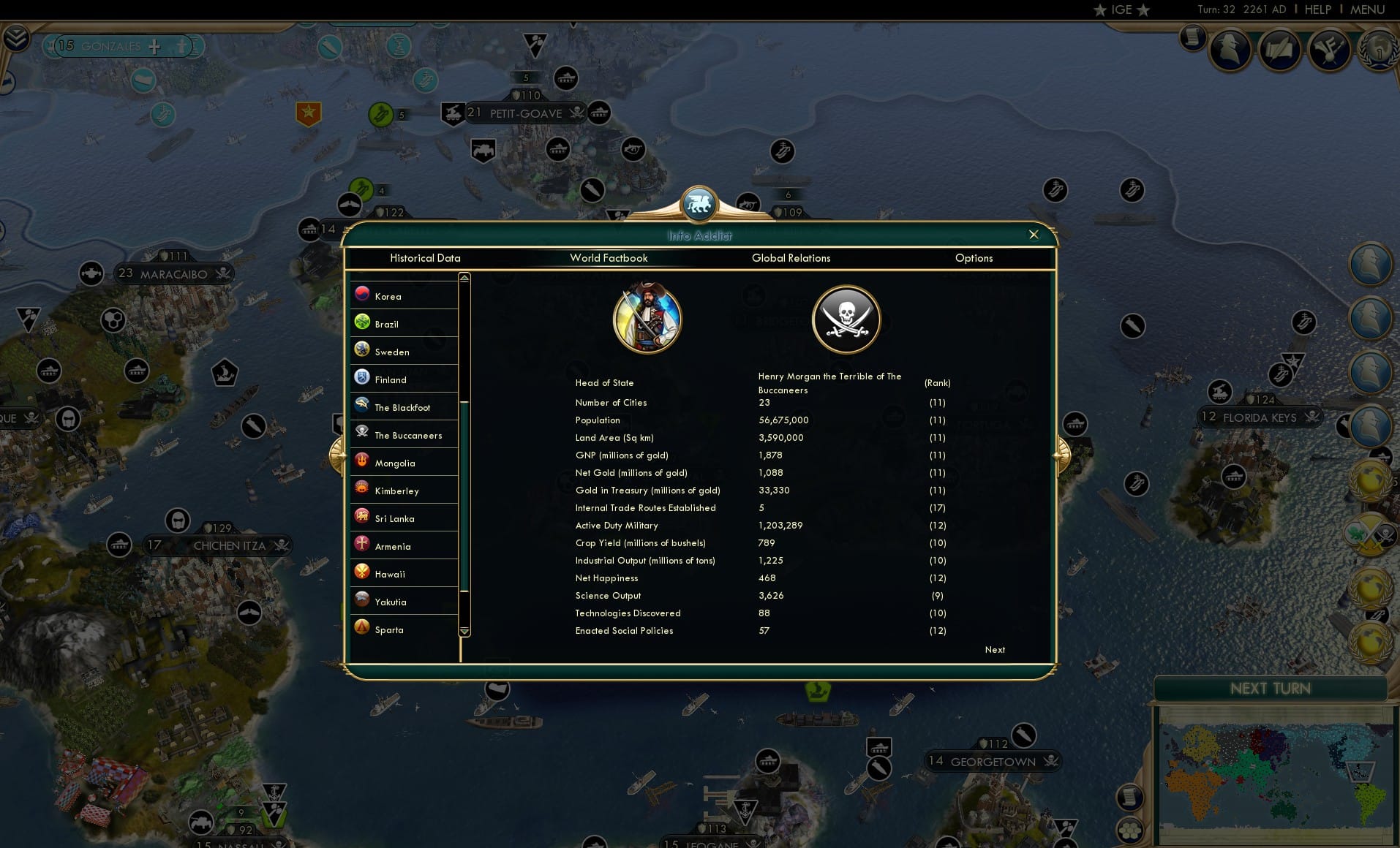
Task: Click Henry Morgan's leader portrait
Action: 648,319
